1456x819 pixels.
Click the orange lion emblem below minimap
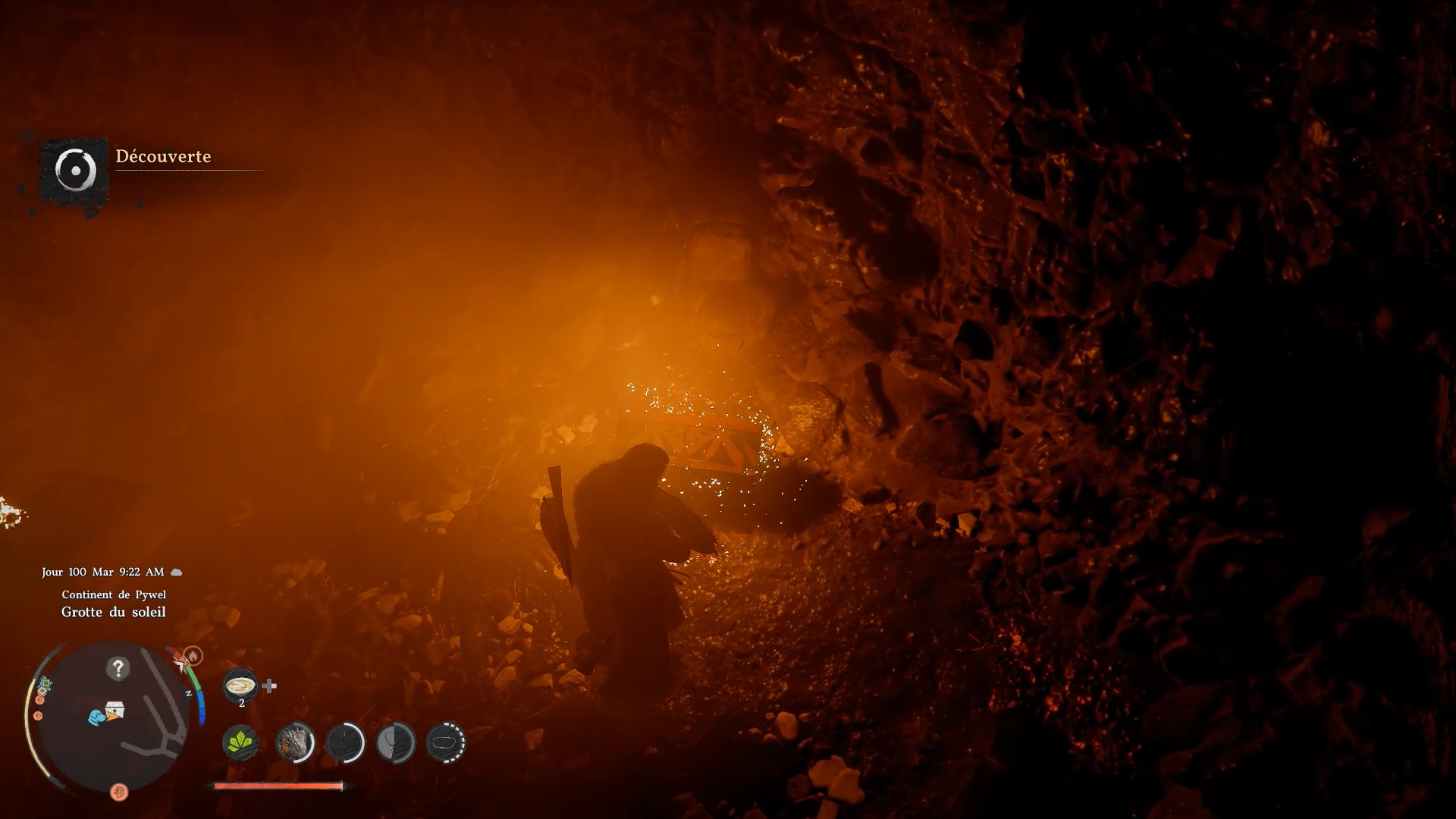click(x=119, y=792)
